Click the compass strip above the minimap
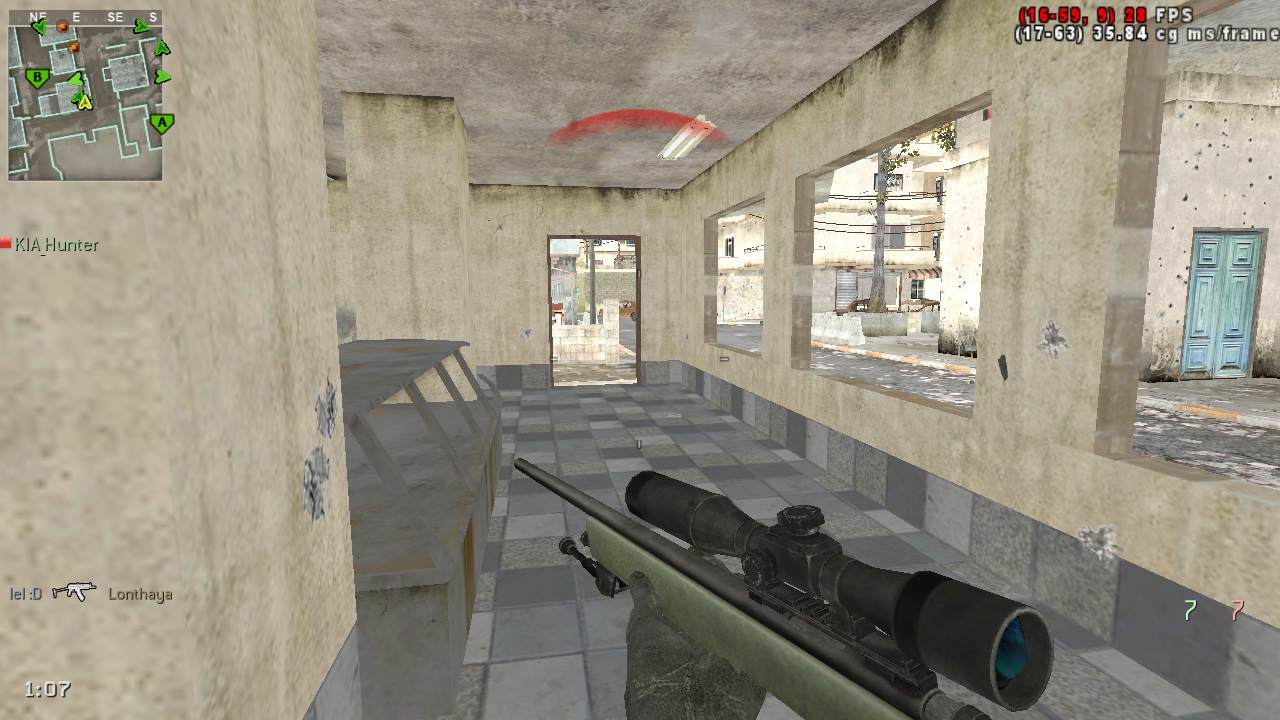 pyautogui.click(x=85, y=17)
